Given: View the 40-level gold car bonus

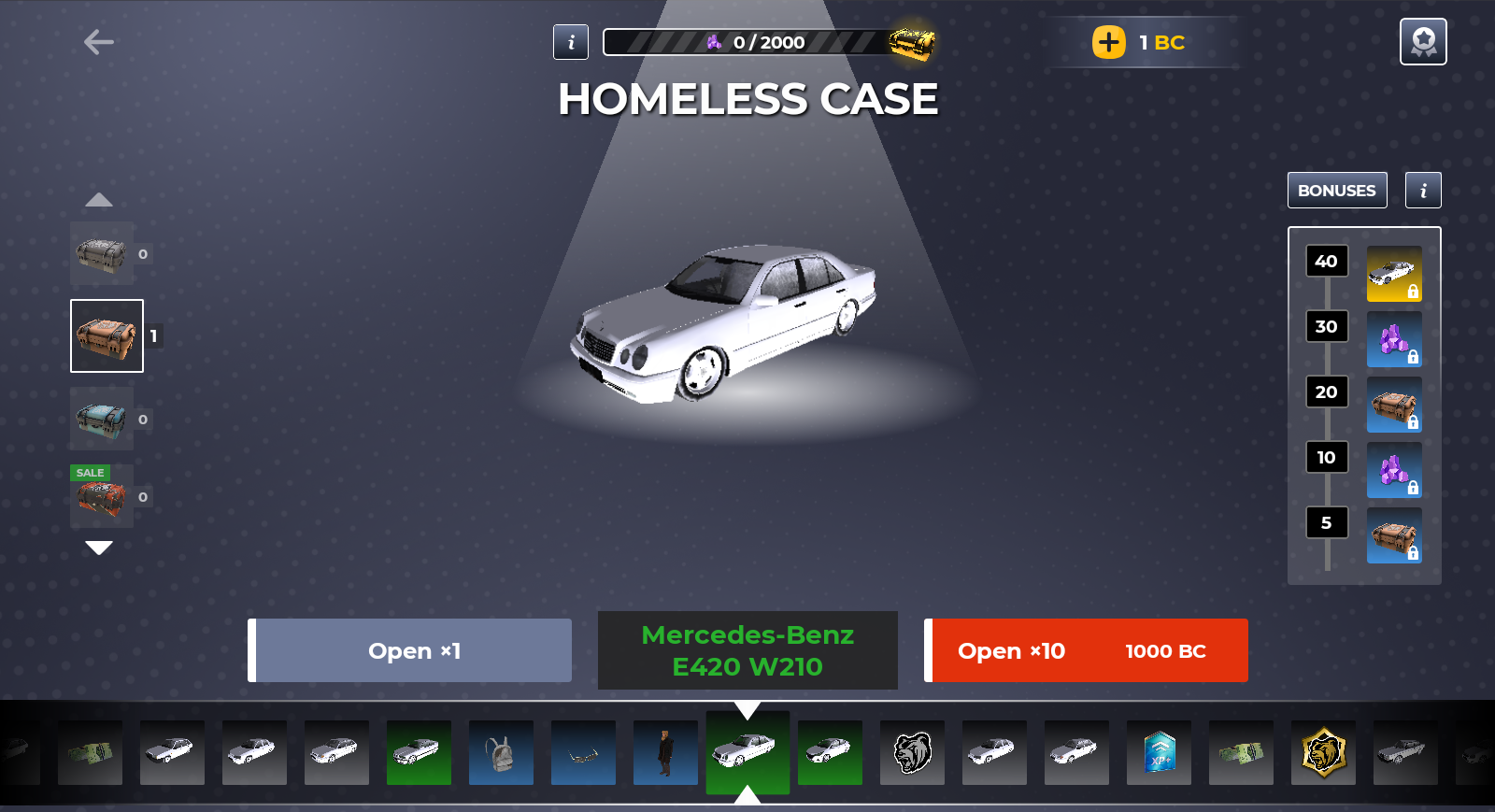Looking at the screenshot, I should point(1394,274).
